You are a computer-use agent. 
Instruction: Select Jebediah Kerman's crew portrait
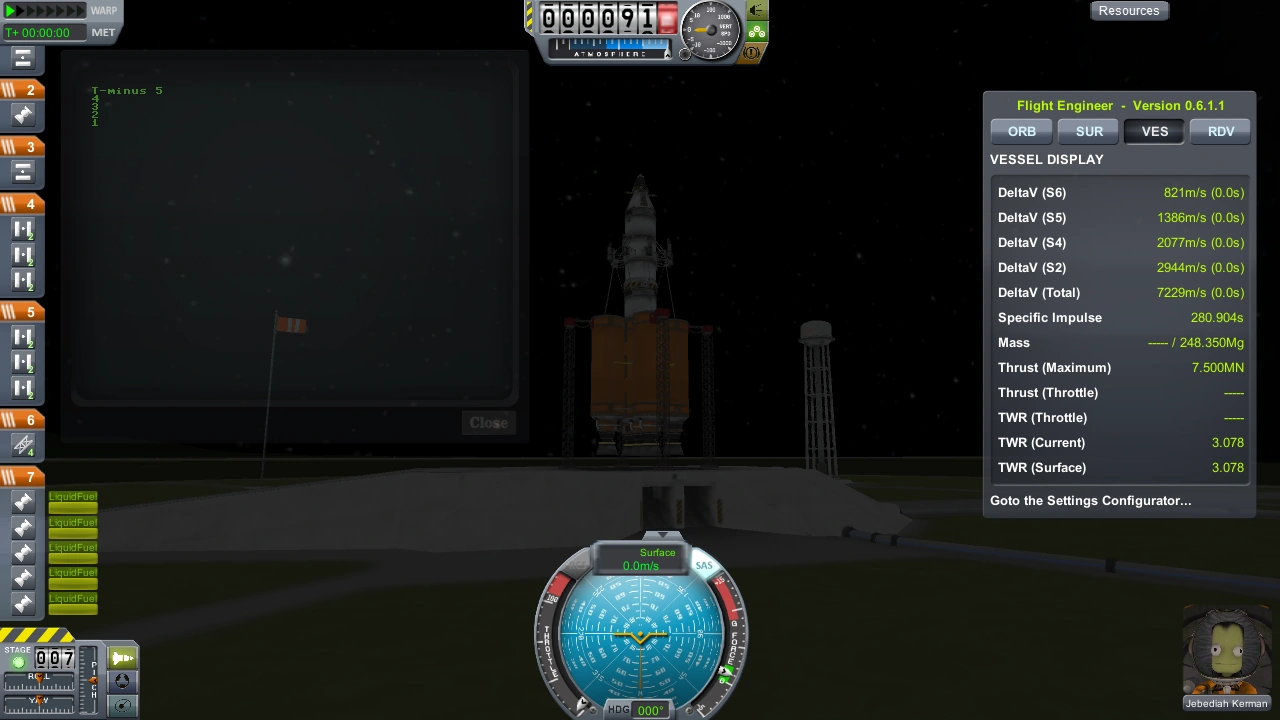click(x=1225, y=655)
